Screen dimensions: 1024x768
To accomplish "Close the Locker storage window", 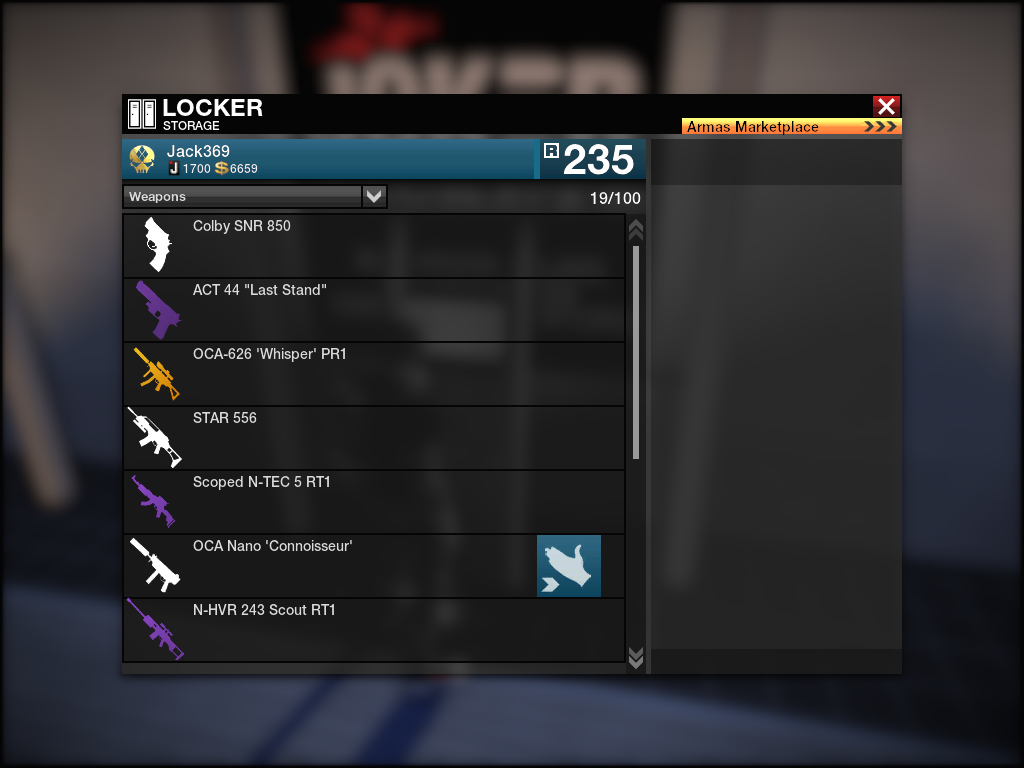I will point(886,106).
